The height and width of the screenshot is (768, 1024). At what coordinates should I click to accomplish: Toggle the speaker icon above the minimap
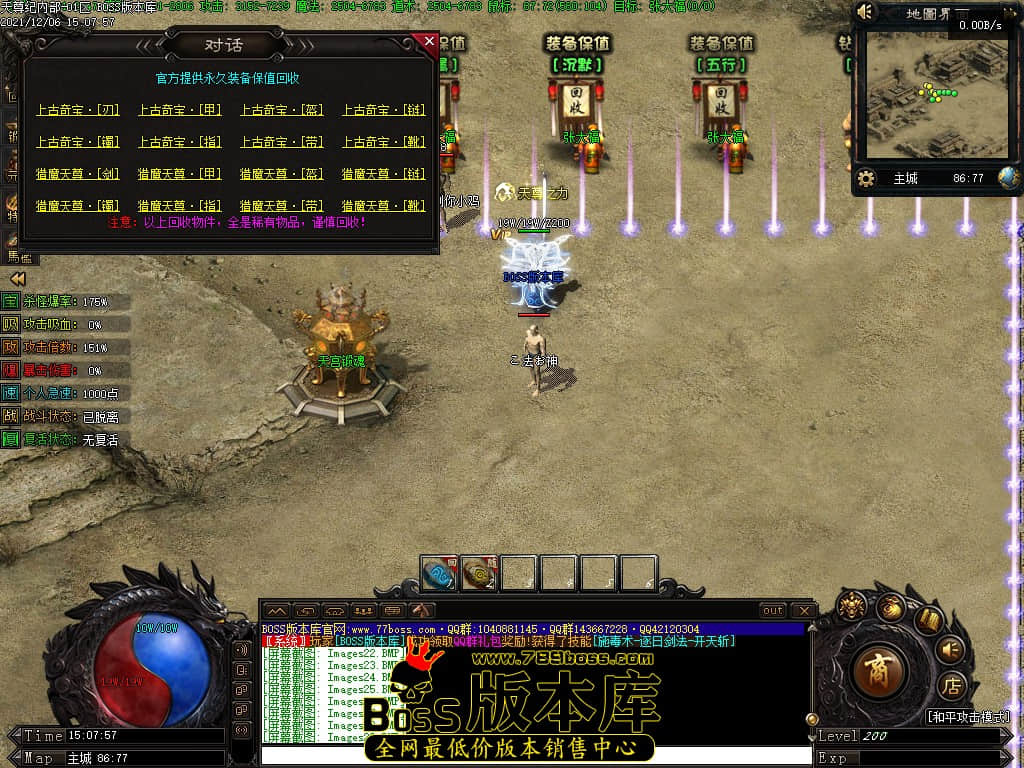point(866,12)
